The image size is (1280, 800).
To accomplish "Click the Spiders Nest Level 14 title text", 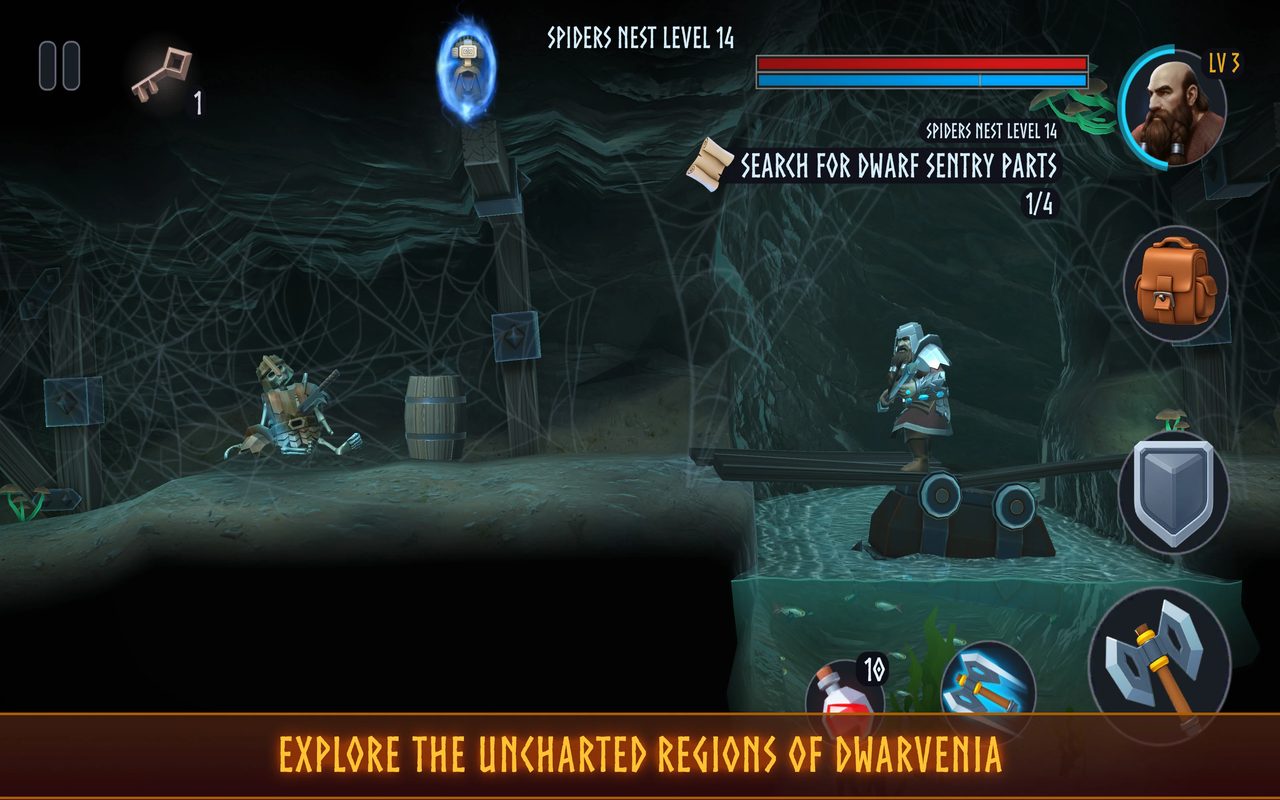I will click(638, 36).
